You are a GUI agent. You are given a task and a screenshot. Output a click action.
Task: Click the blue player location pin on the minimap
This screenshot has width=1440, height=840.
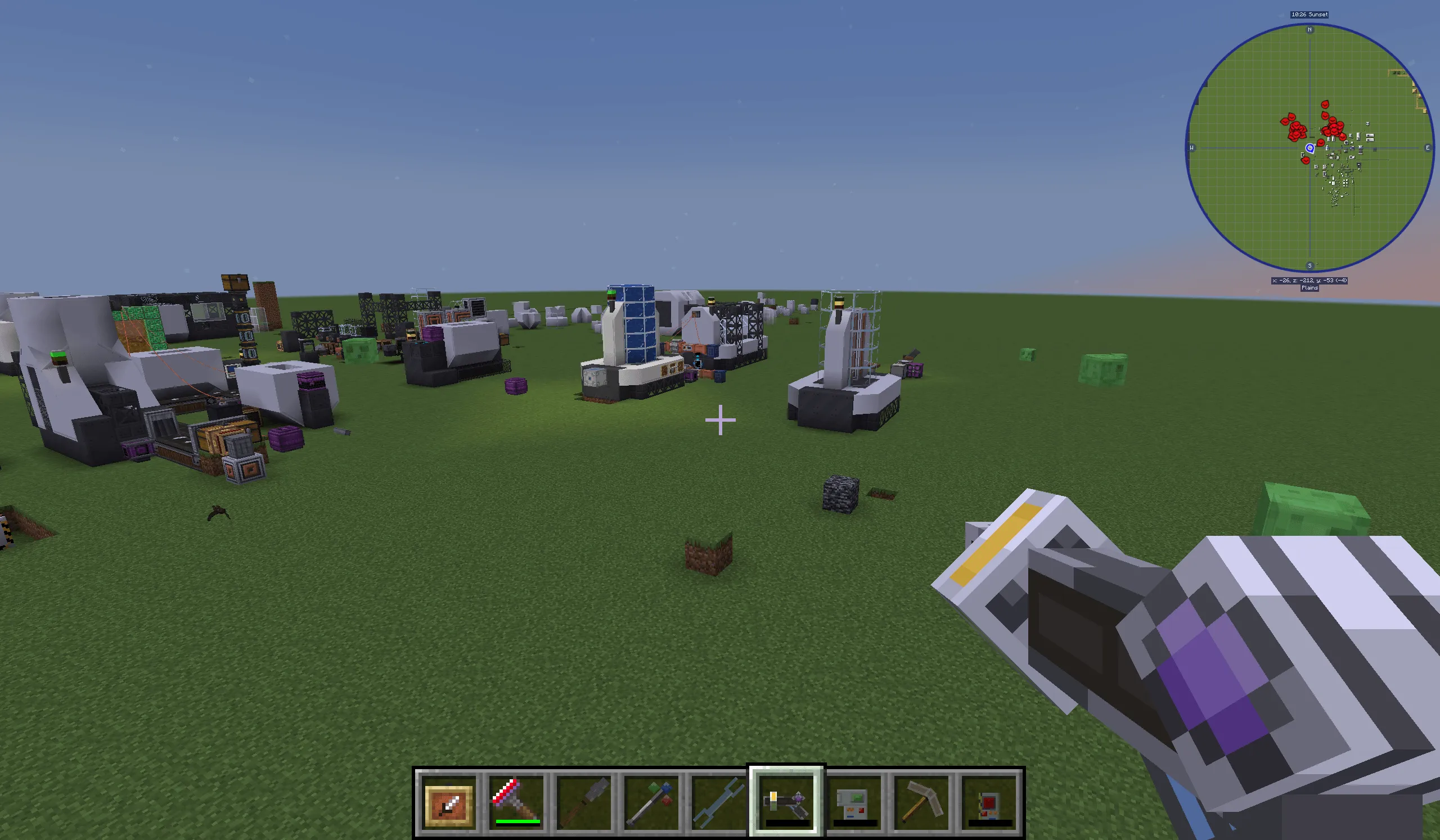(x=1309, y=150)
